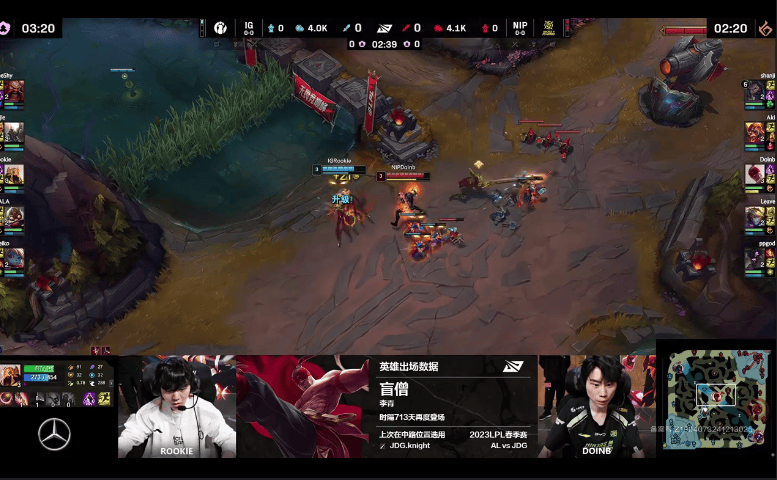Click the NIP team logo on scoreboard
The image size is (777, 480).
549,27
